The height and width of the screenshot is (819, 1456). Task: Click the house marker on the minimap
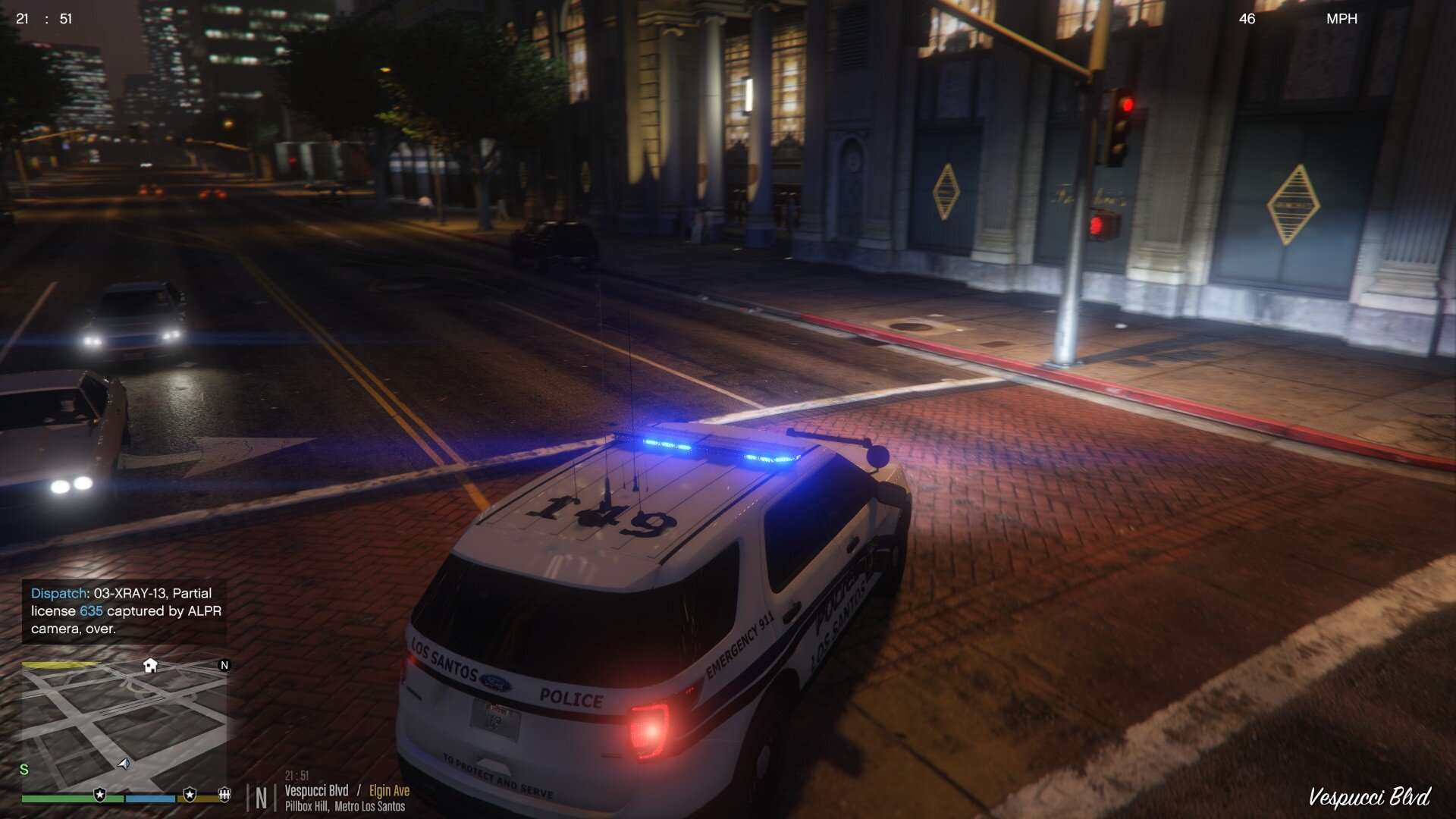(x=150, y=665)
